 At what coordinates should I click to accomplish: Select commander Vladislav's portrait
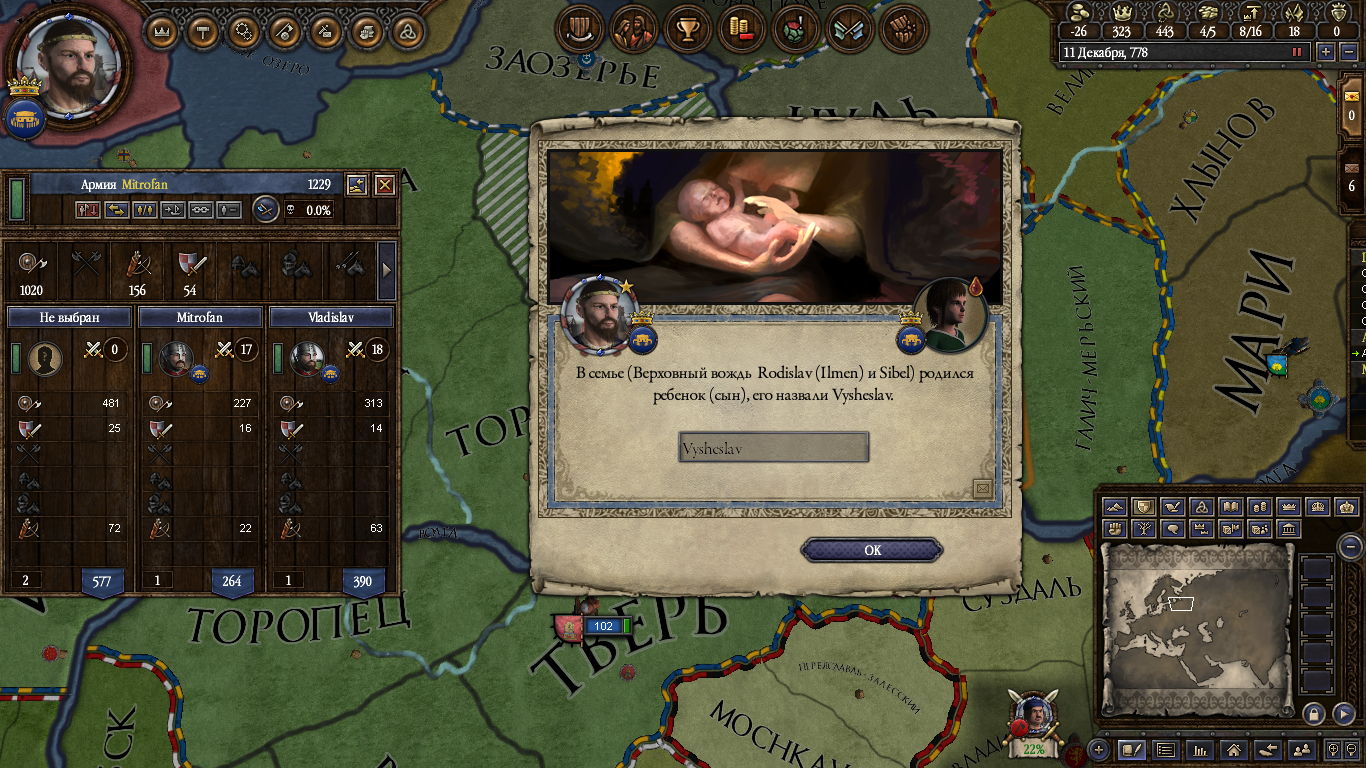pos(305,357)
